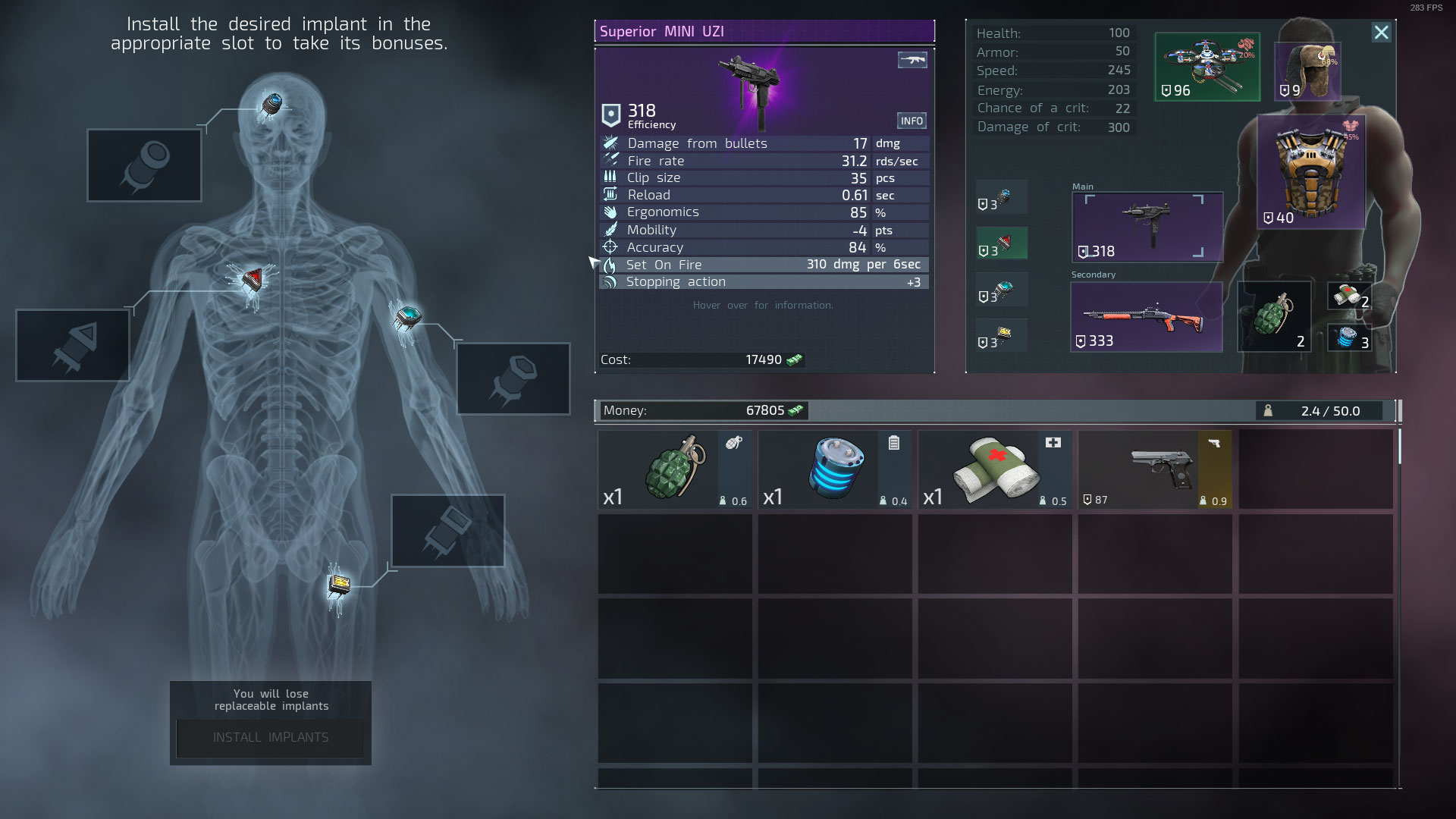This screenshot has height=819, width=1456.
Task: Select the red implant in the equipment list
Action: click(1002, 243)
